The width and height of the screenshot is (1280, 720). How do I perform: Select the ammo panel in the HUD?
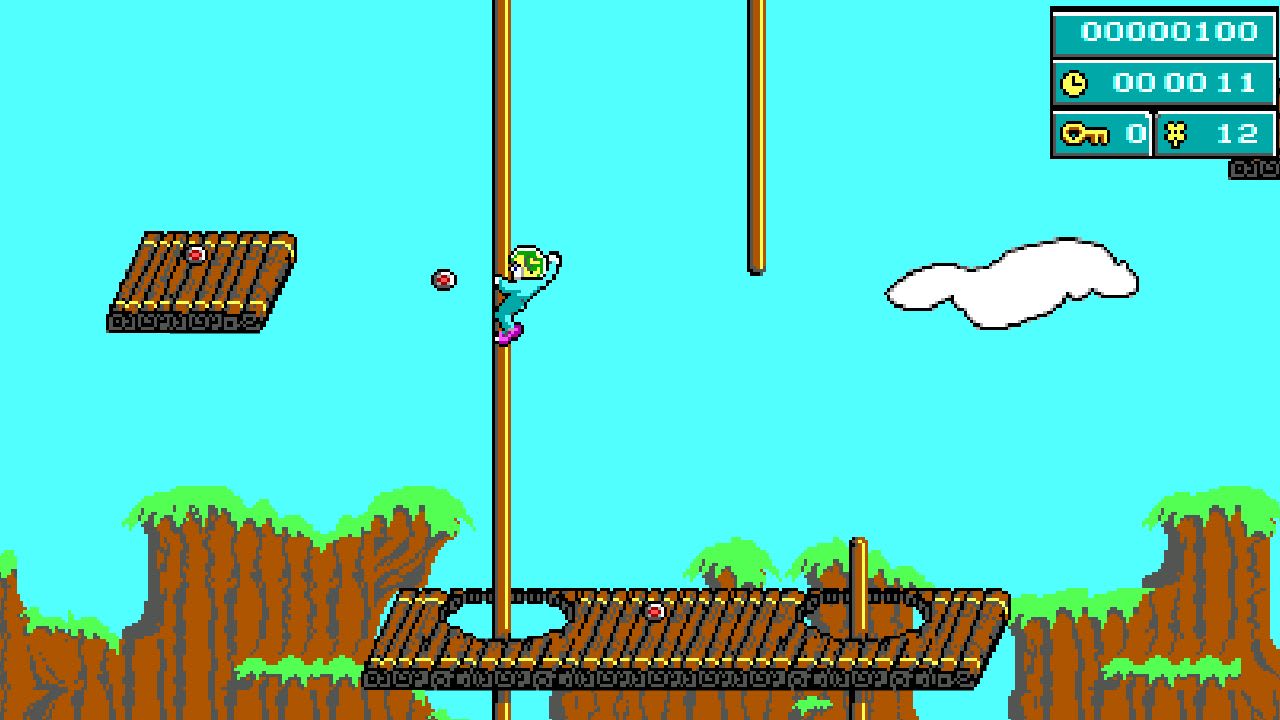point(1215,131)
